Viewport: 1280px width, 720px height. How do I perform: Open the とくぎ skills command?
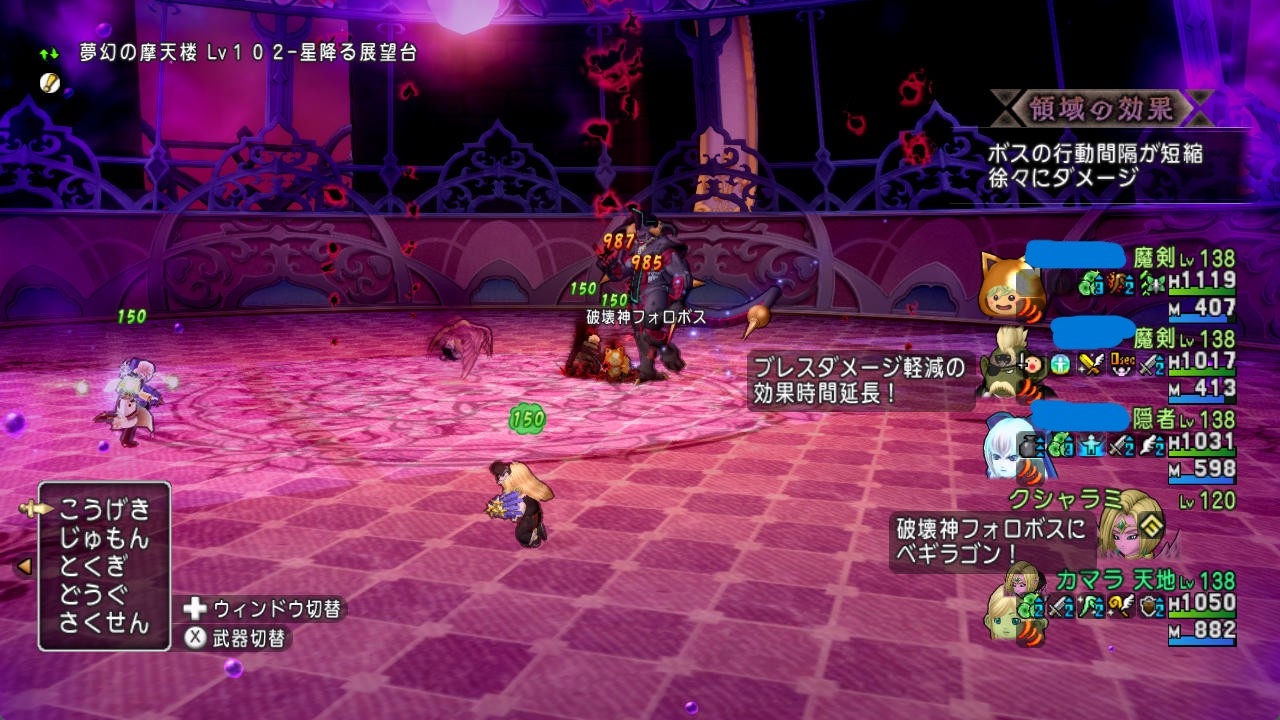[92, 566]
